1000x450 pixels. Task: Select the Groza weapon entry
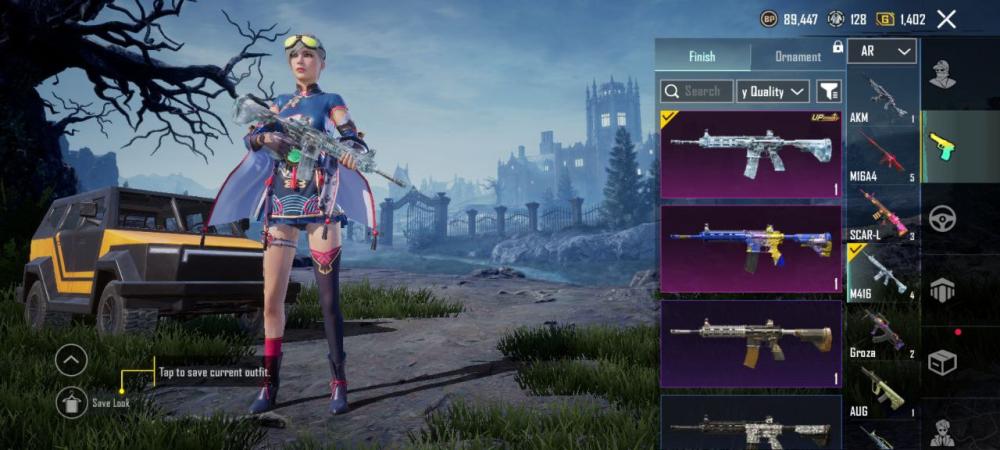tap(882, 333)
